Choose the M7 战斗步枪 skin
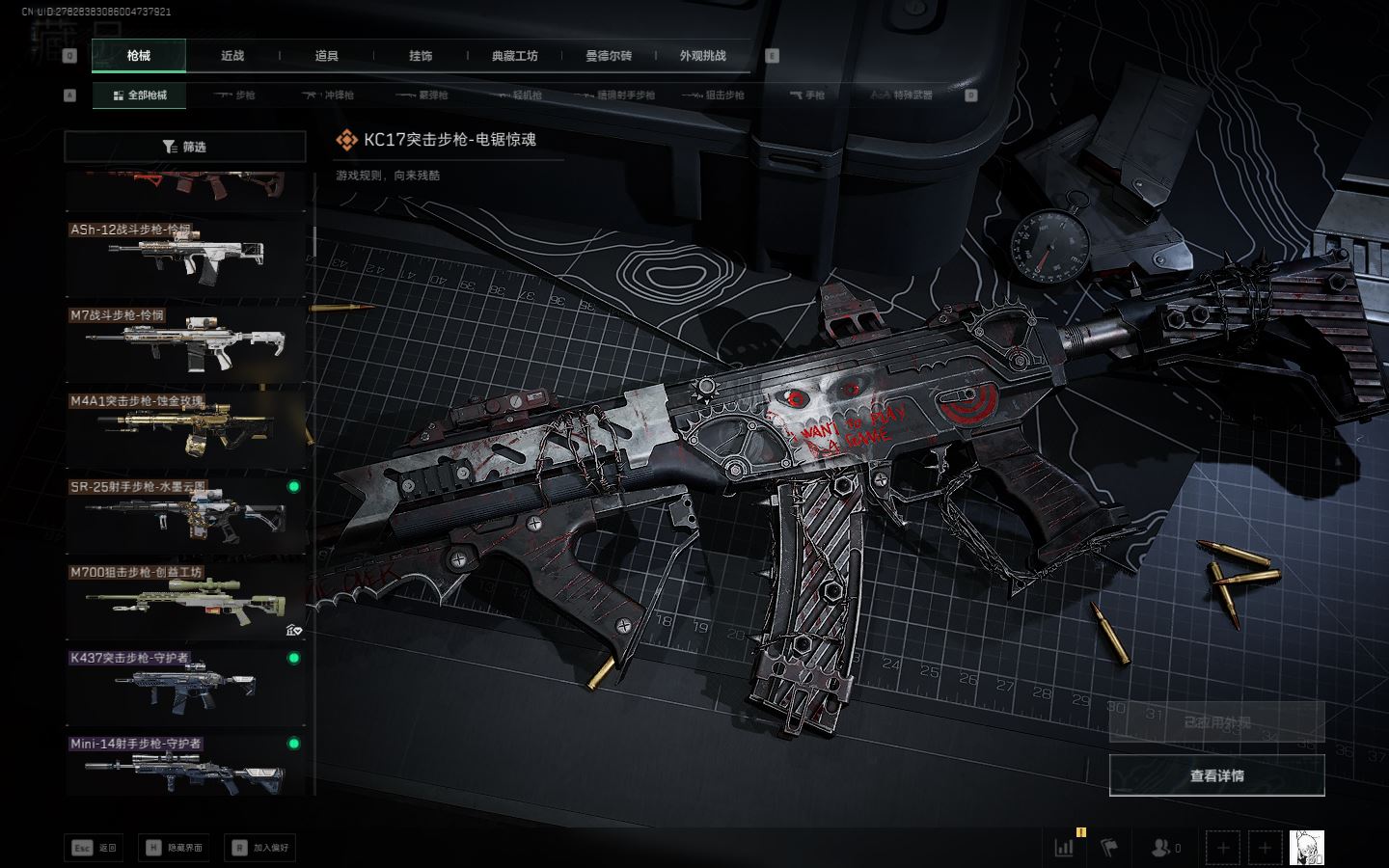The image size is (1389, 868). click(185, 342)
